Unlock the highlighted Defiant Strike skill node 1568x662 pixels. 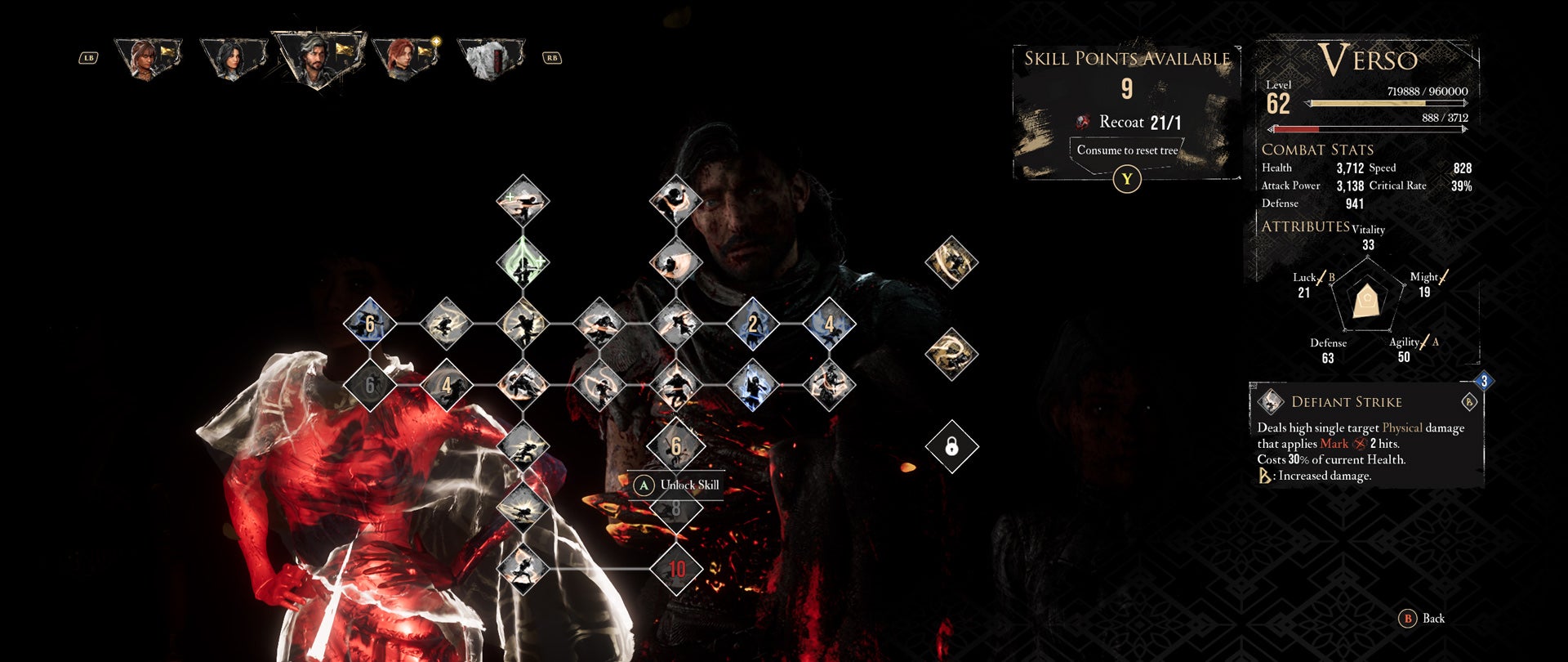click(676, 446)
